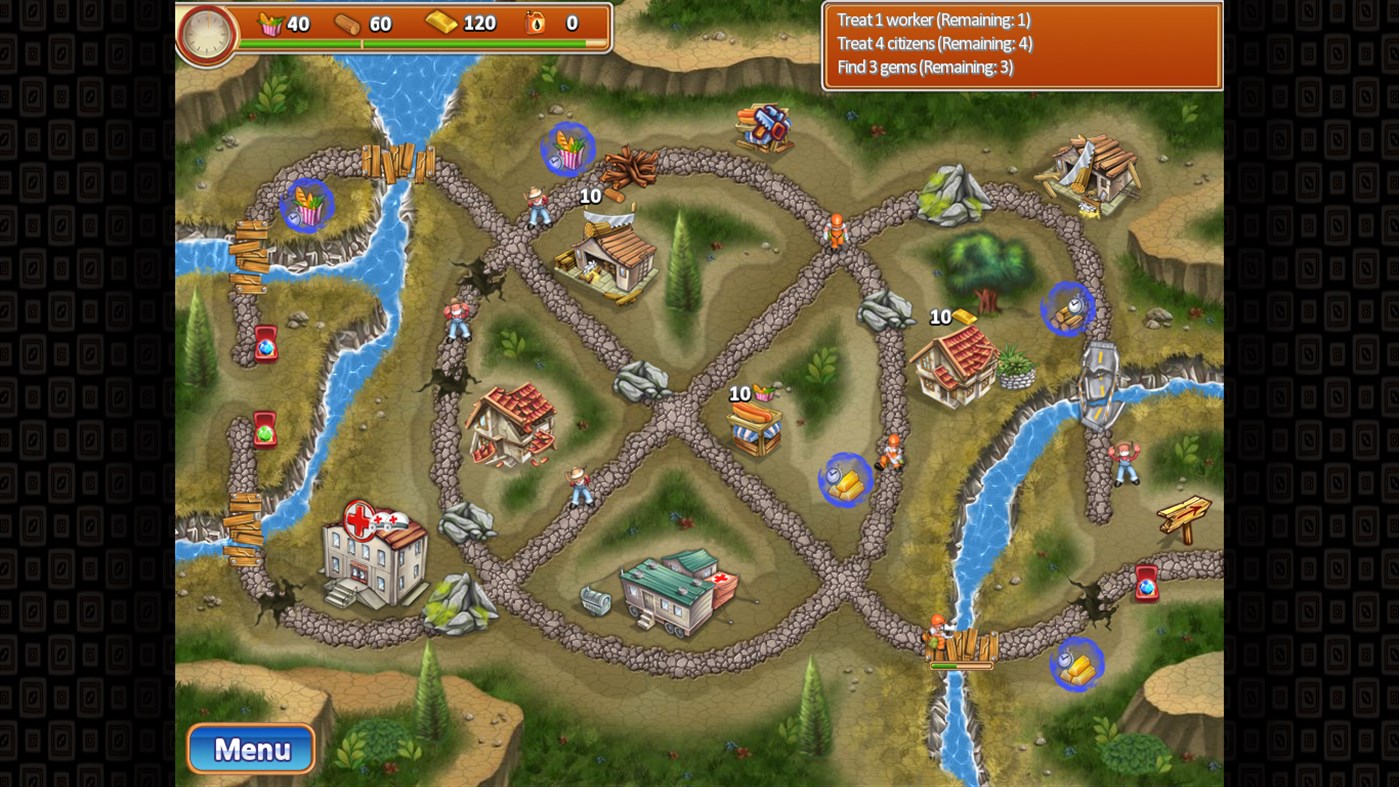The height and width of the screenshot is (787, 1399).
Task: Open the Menu
Action: click(250, 748)
